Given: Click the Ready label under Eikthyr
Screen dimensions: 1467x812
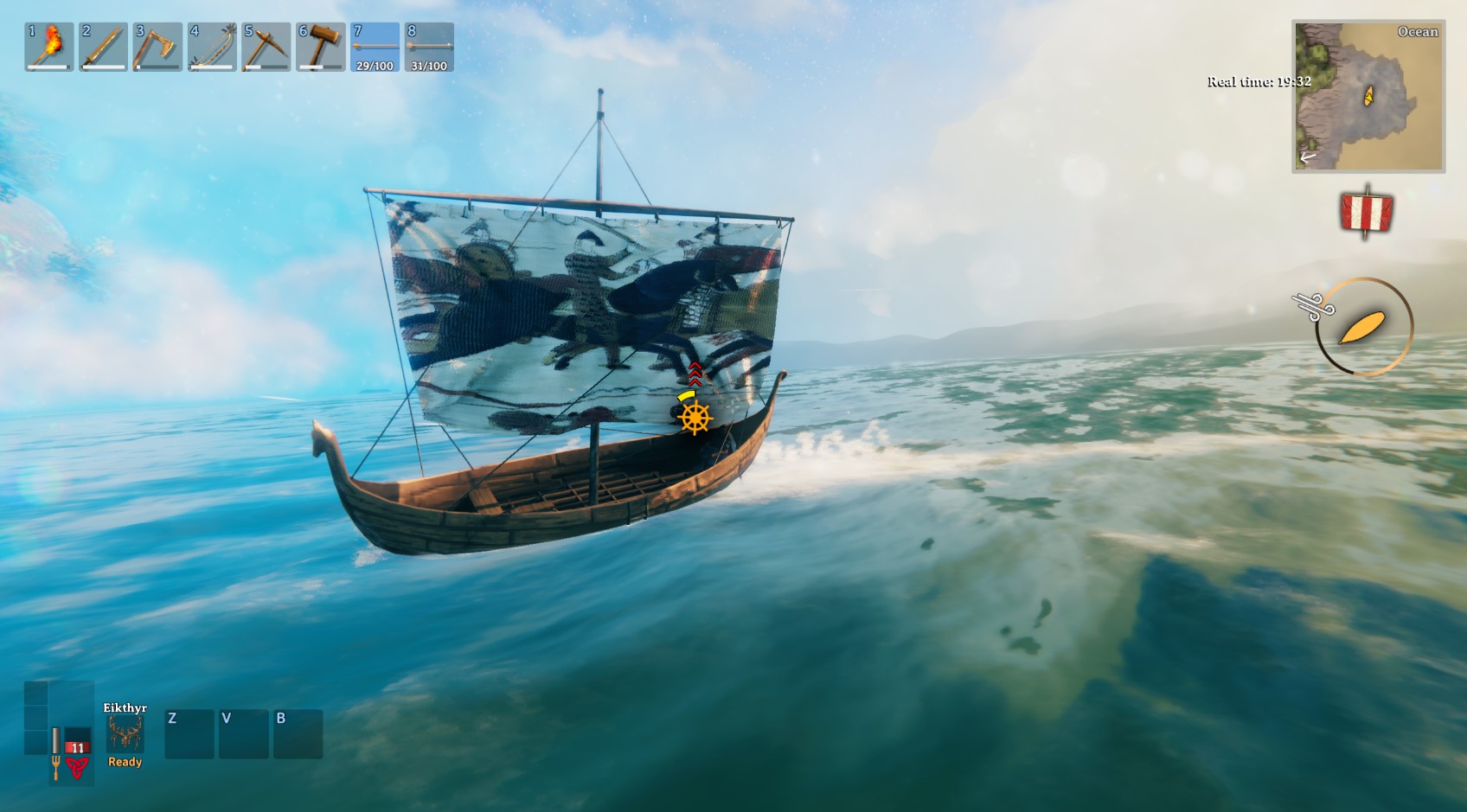Looking at the screenshot, I should 124,762.
